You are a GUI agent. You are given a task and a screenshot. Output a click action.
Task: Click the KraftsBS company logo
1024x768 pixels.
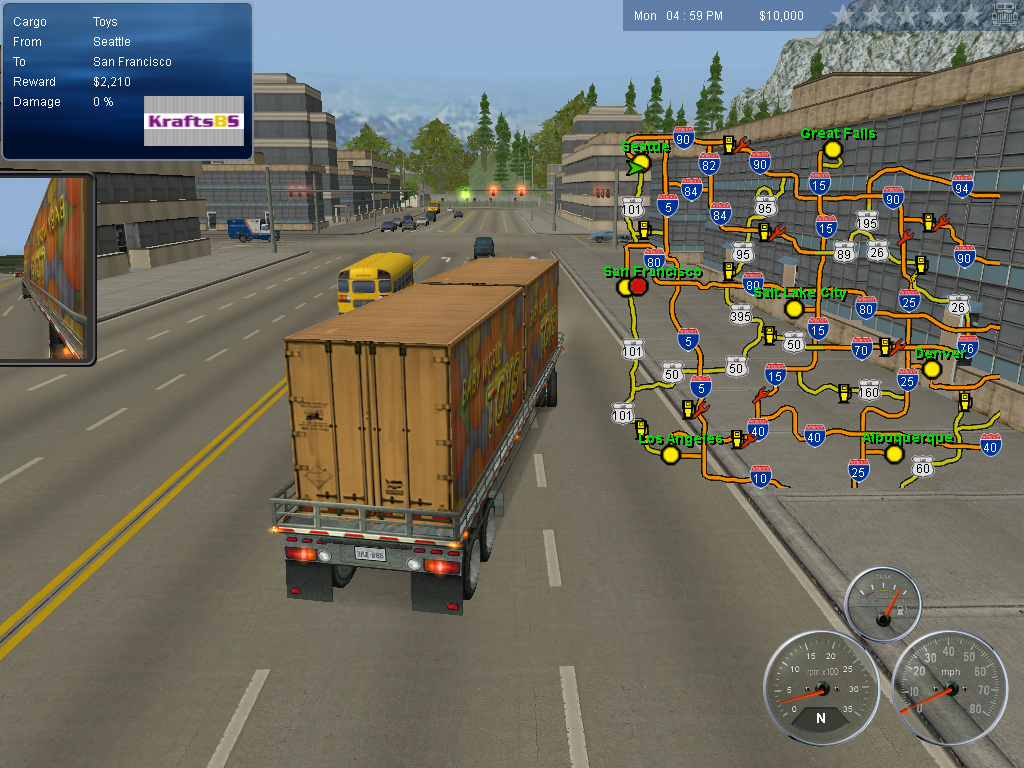(x=194, y=121)
